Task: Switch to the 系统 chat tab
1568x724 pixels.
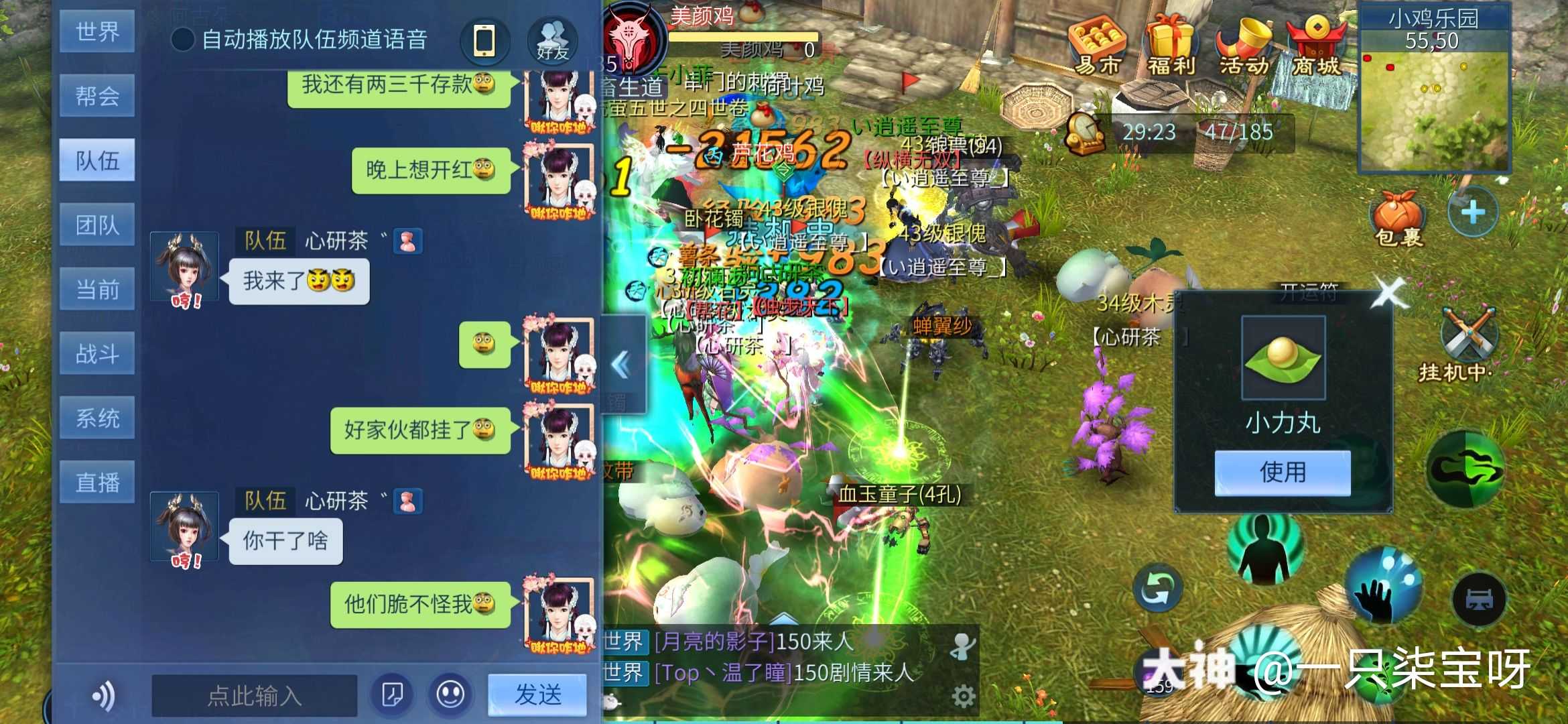Action: click(x=97, y=417)
